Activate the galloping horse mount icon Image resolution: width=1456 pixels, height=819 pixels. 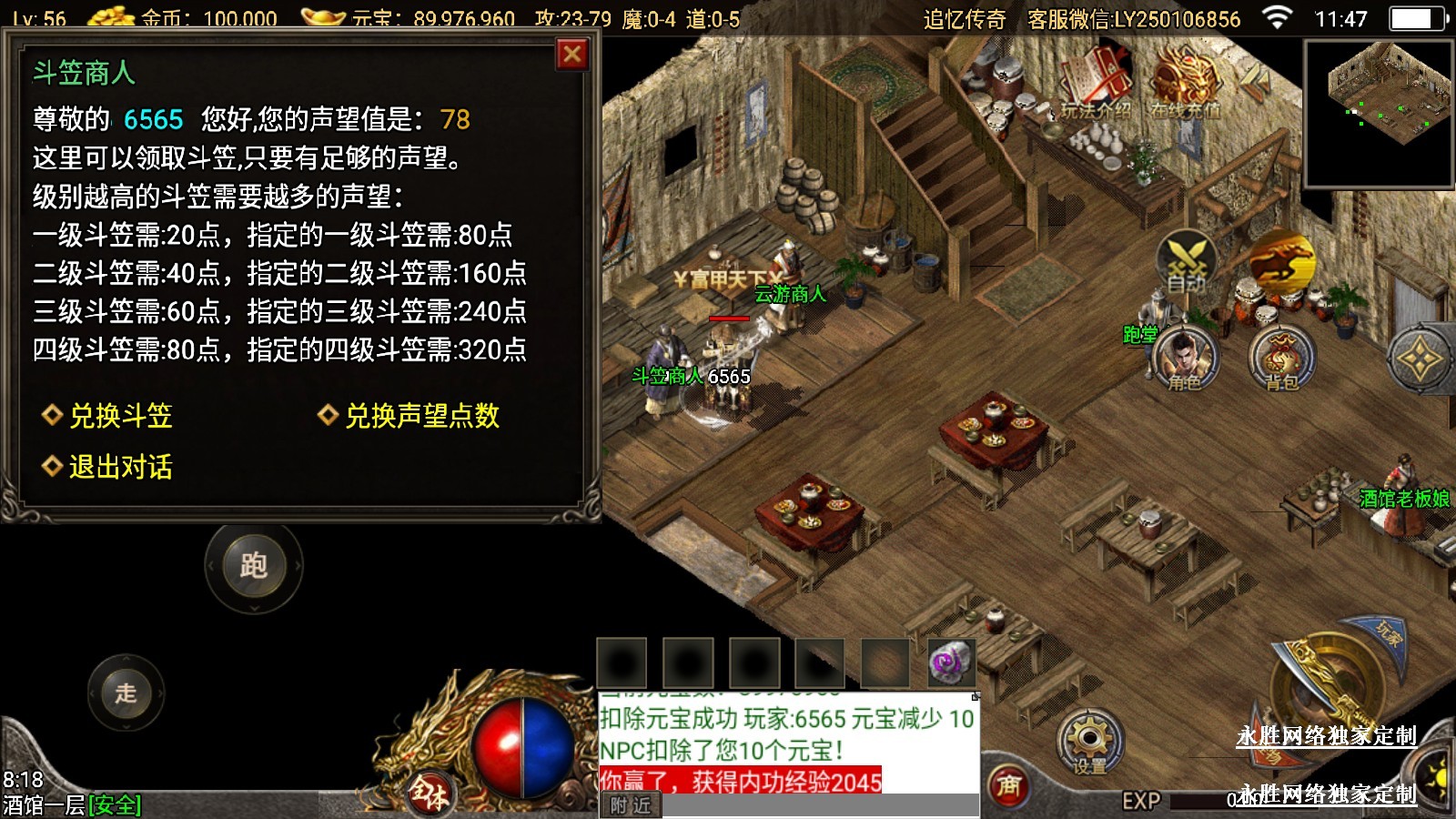coord(1281,261)
